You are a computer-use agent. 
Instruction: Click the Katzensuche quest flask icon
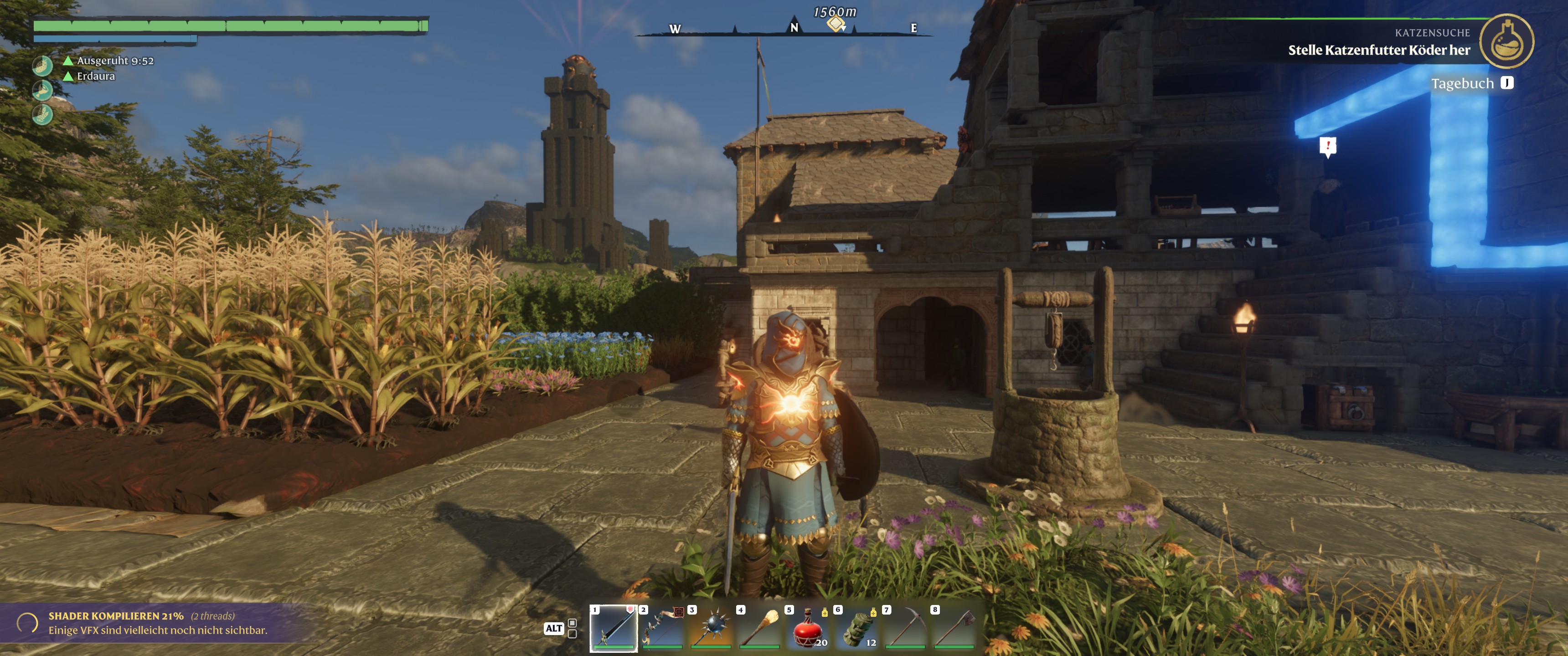[x=1506, y=41]
